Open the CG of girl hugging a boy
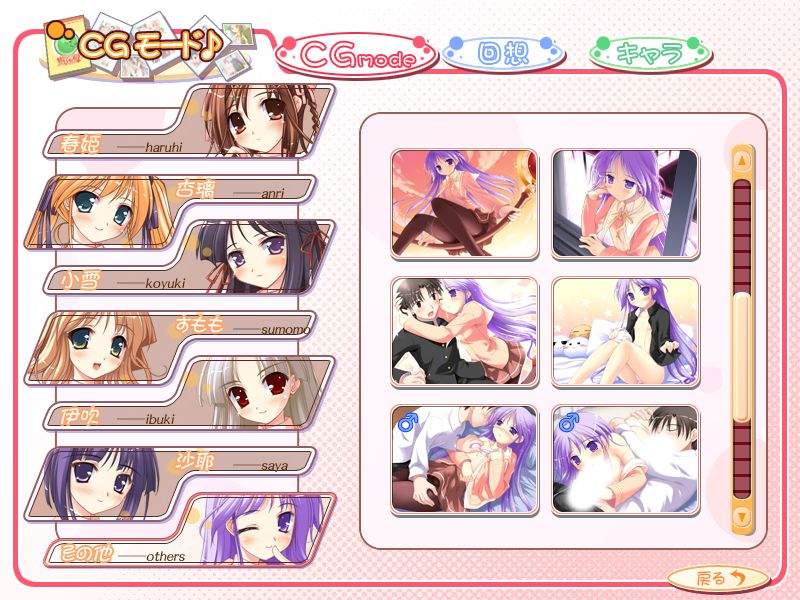The width and height of the screenshot is (800, 600). (x=464, y=332)
